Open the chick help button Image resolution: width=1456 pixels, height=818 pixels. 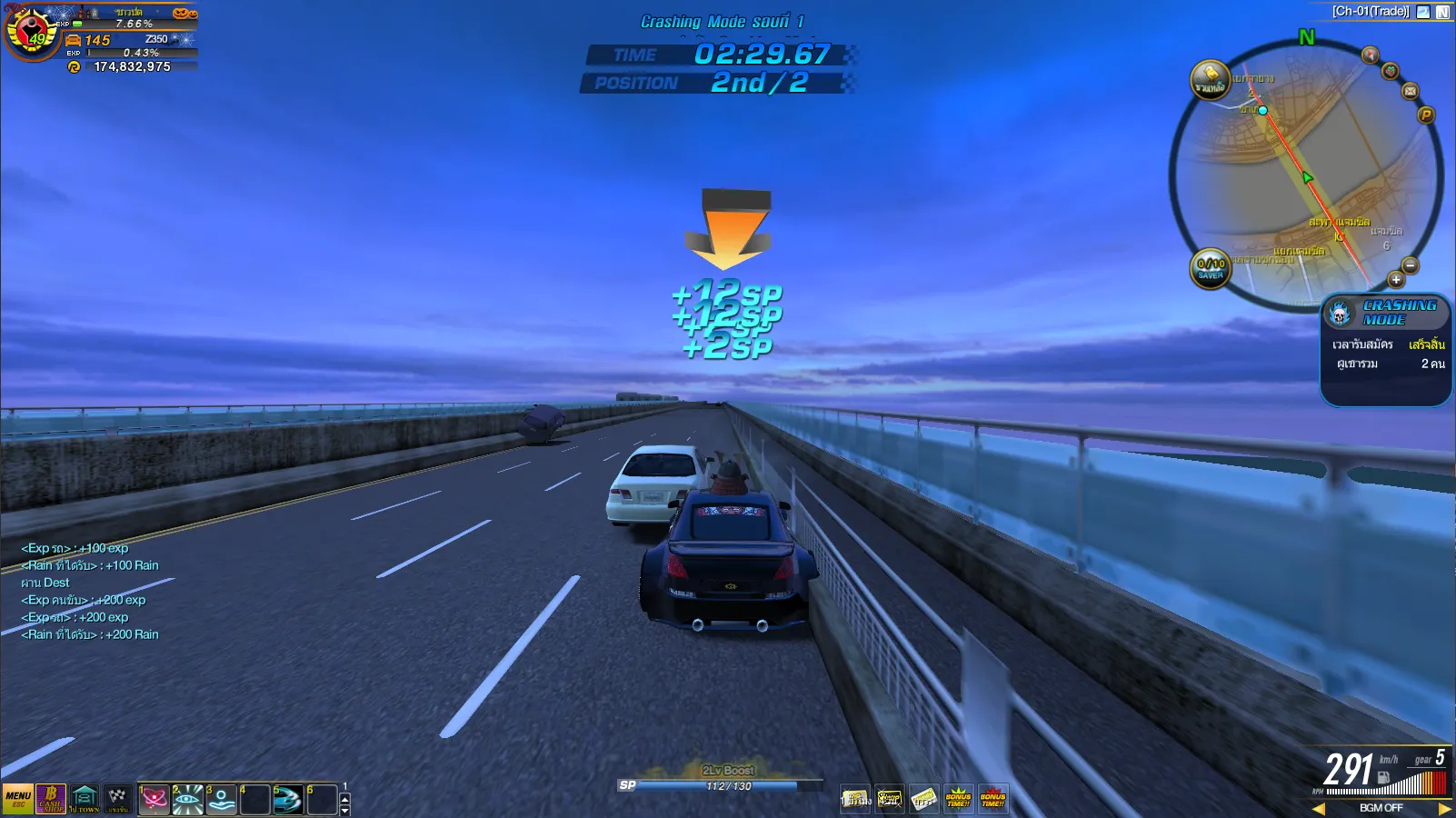(1210, 80)
